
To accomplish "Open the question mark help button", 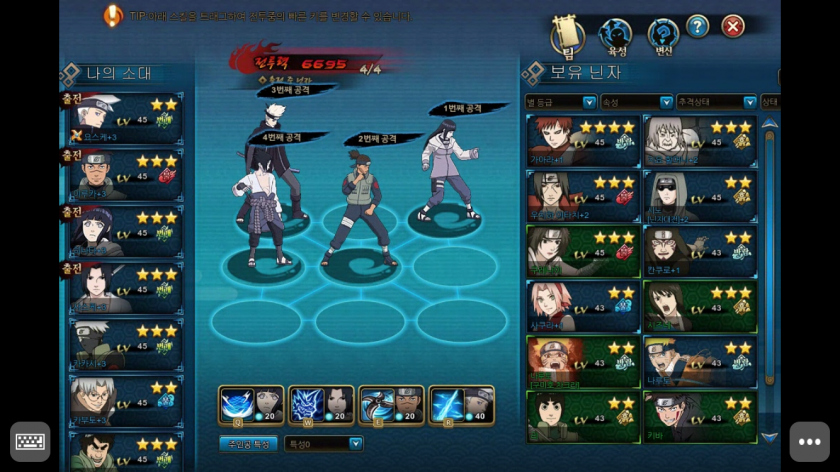I will point(697,27).
